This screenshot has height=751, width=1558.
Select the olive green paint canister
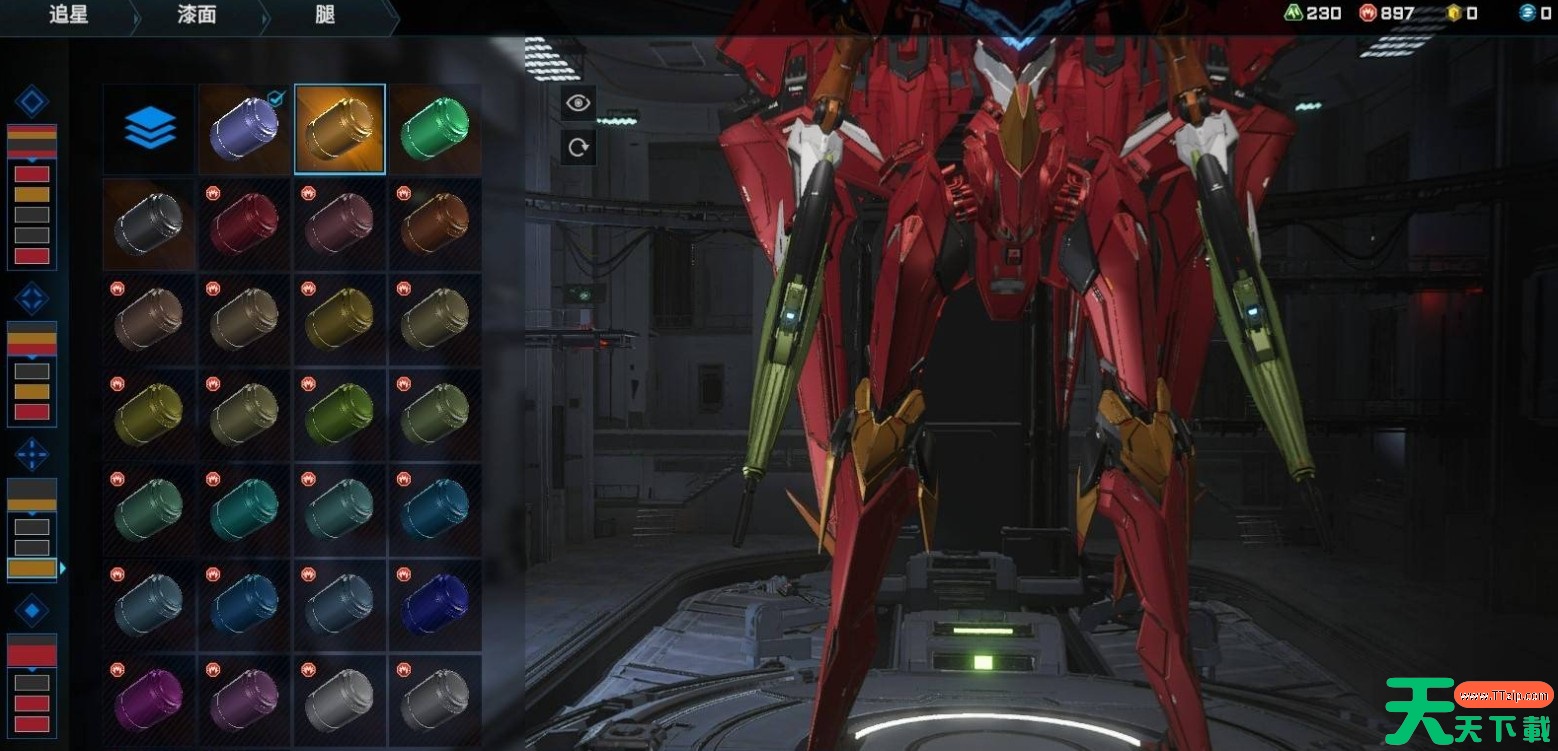(x=340, y=414)
